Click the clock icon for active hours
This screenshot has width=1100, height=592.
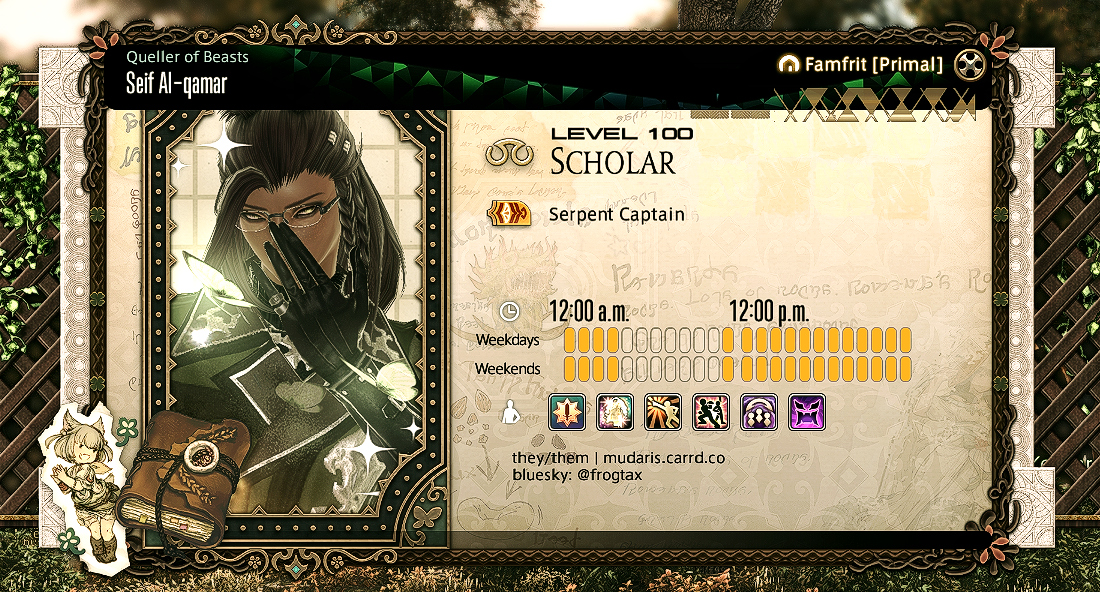coord(509,311)
